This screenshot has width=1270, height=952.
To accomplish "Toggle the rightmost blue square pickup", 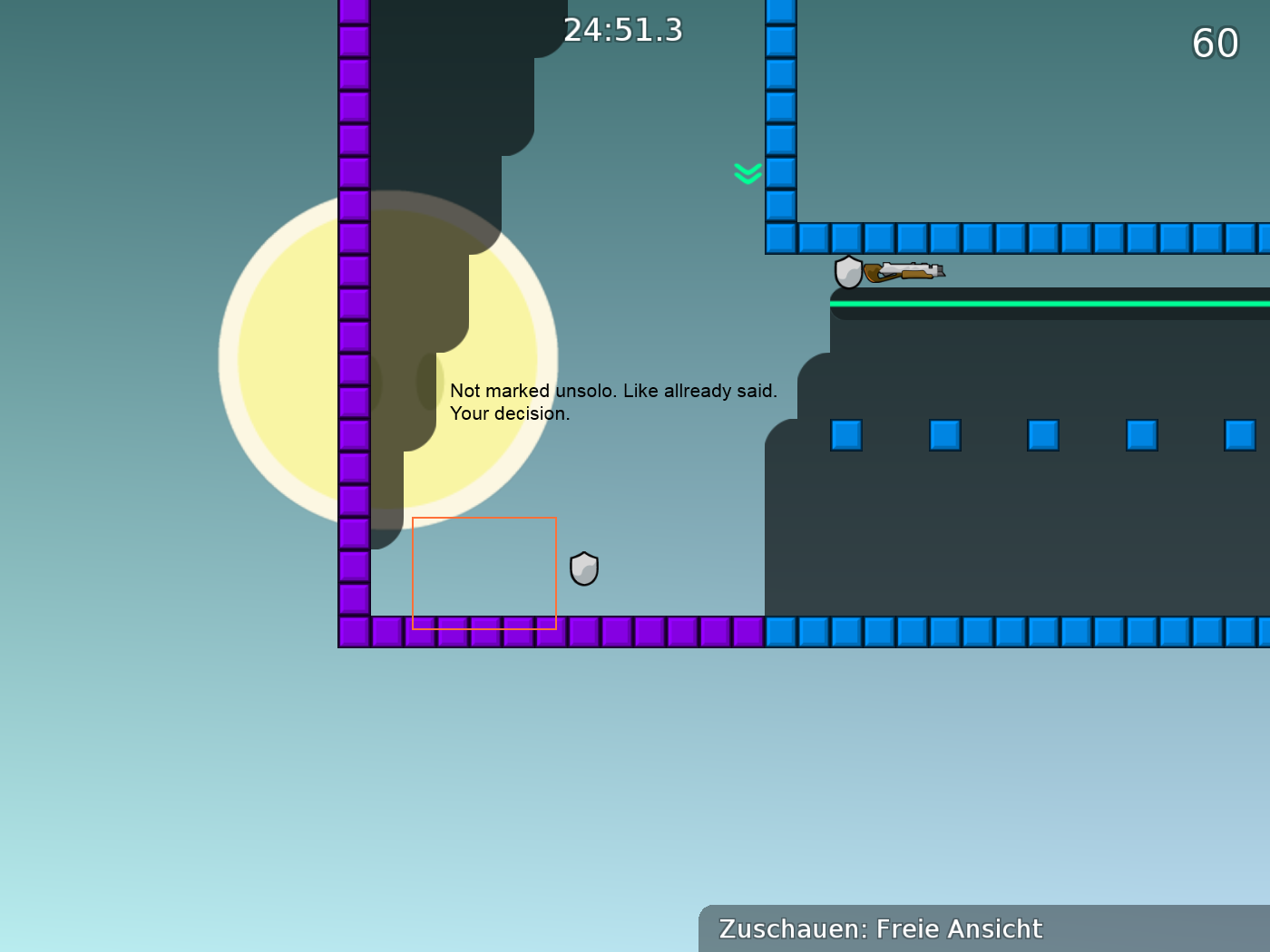I will (x=1238, y=436).
